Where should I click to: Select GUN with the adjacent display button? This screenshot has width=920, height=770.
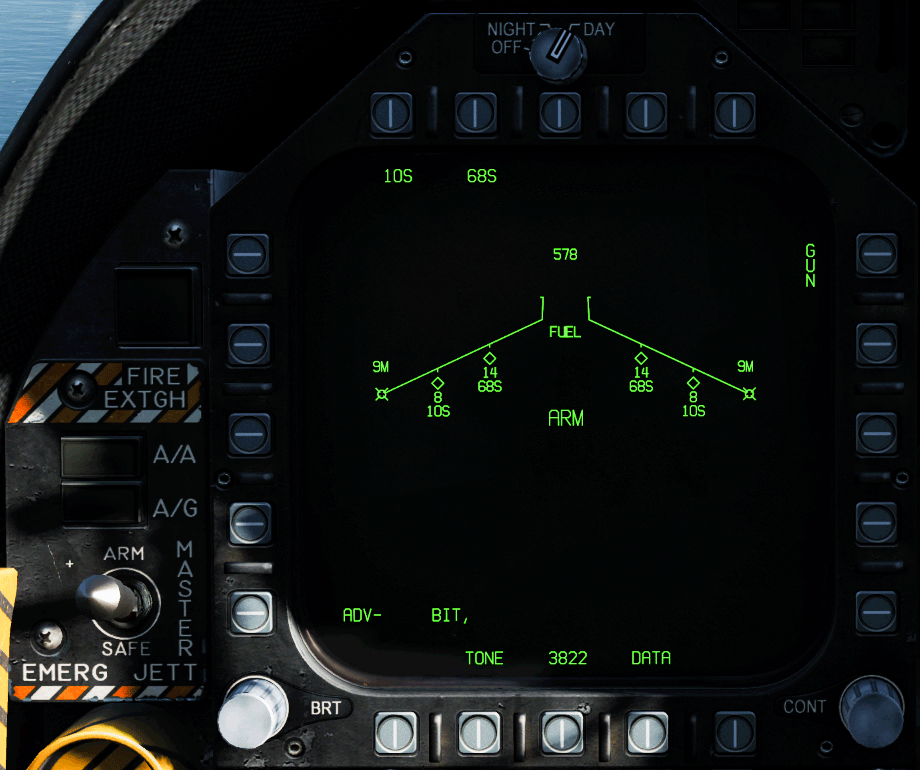[877, 255]
